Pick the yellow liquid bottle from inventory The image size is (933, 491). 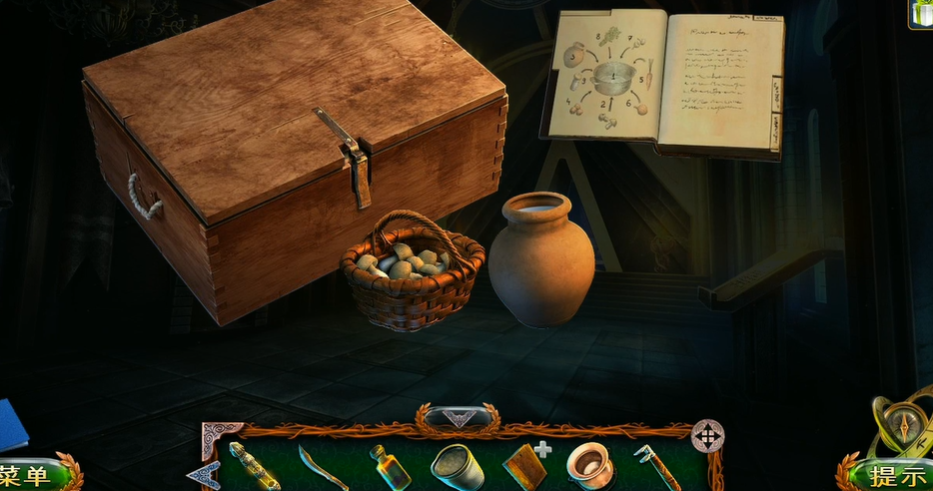click(388, 467)
